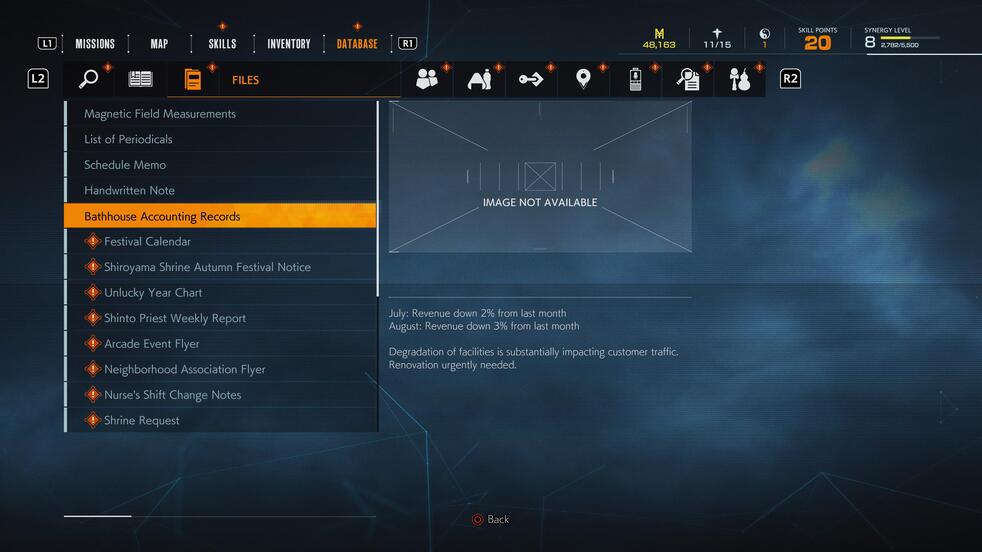Viewport: 982px width, 552px height.
Task: Choose the gourd bottle icon category
Action: pos(740,79)
